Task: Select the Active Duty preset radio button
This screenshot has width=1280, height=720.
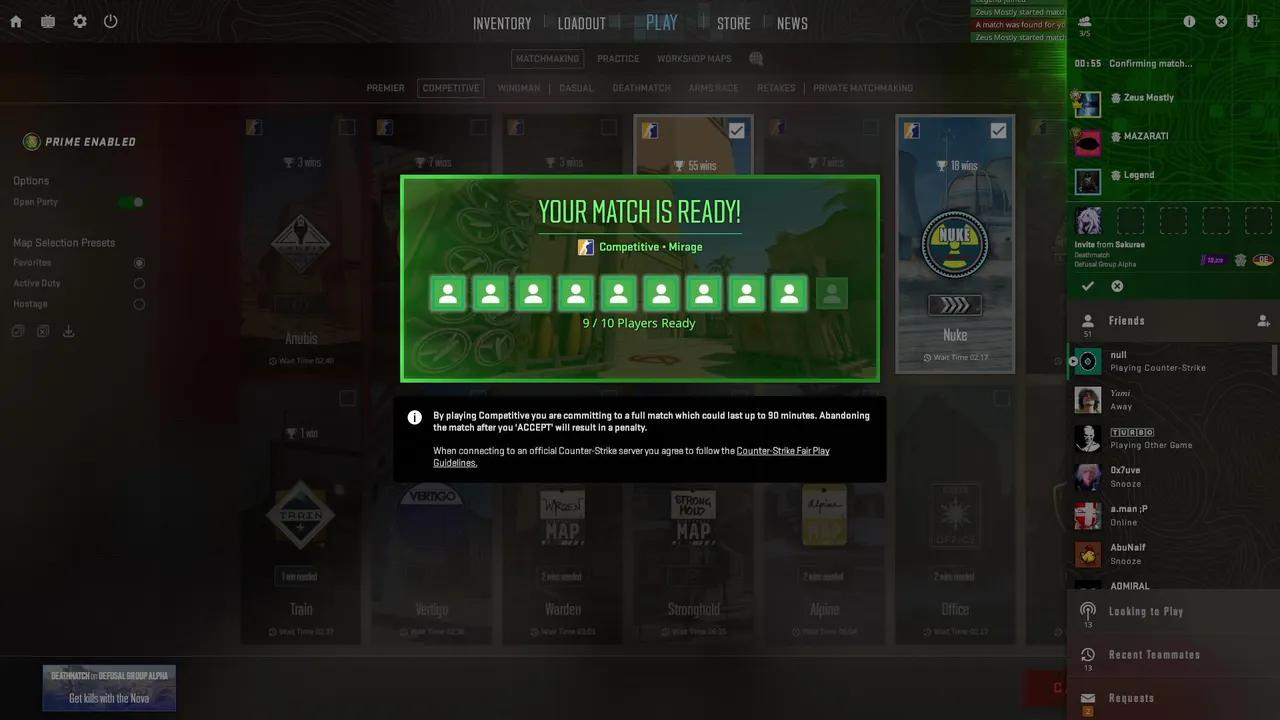Action: pyautogui.click(x=140, y=283)
